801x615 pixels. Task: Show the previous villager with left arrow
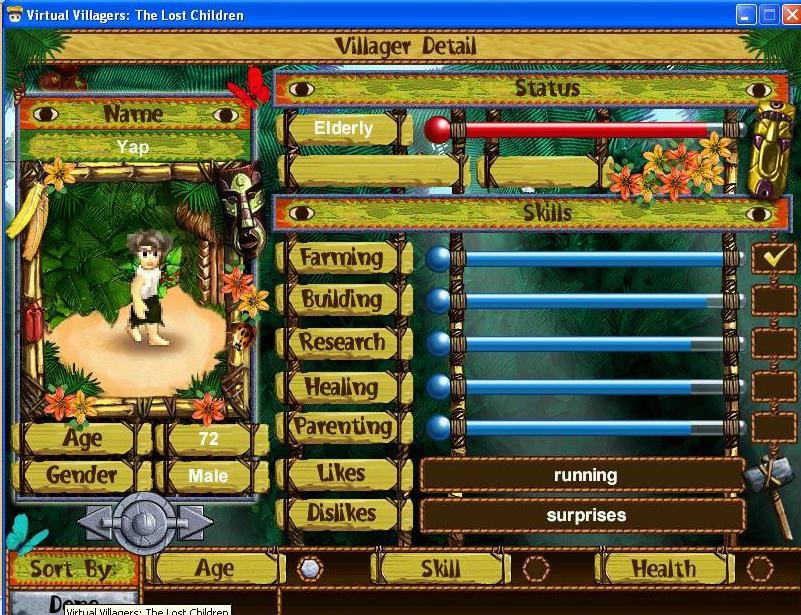[96, 521]
